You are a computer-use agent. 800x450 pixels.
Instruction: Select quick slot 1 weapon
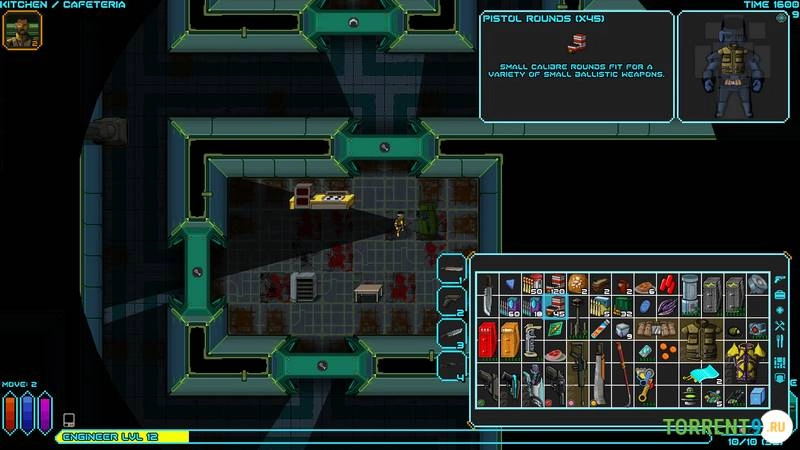tap(452, 268)
